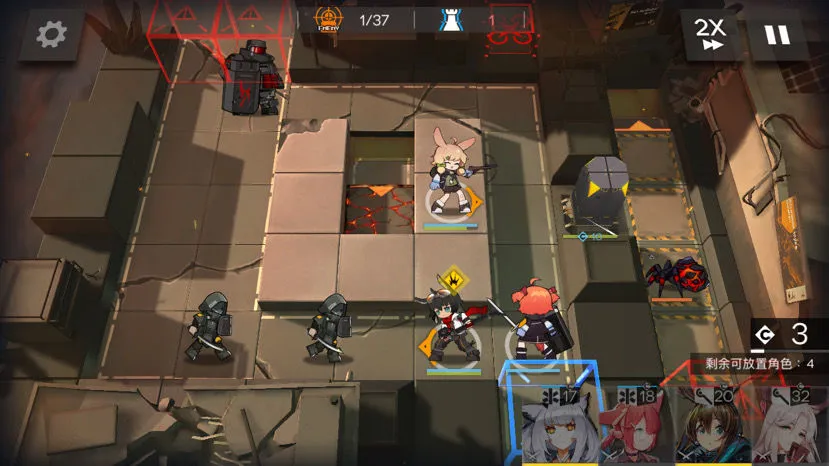Pause the battle
The height and width of the screenshot is (466, 829).
pos(777,34)
